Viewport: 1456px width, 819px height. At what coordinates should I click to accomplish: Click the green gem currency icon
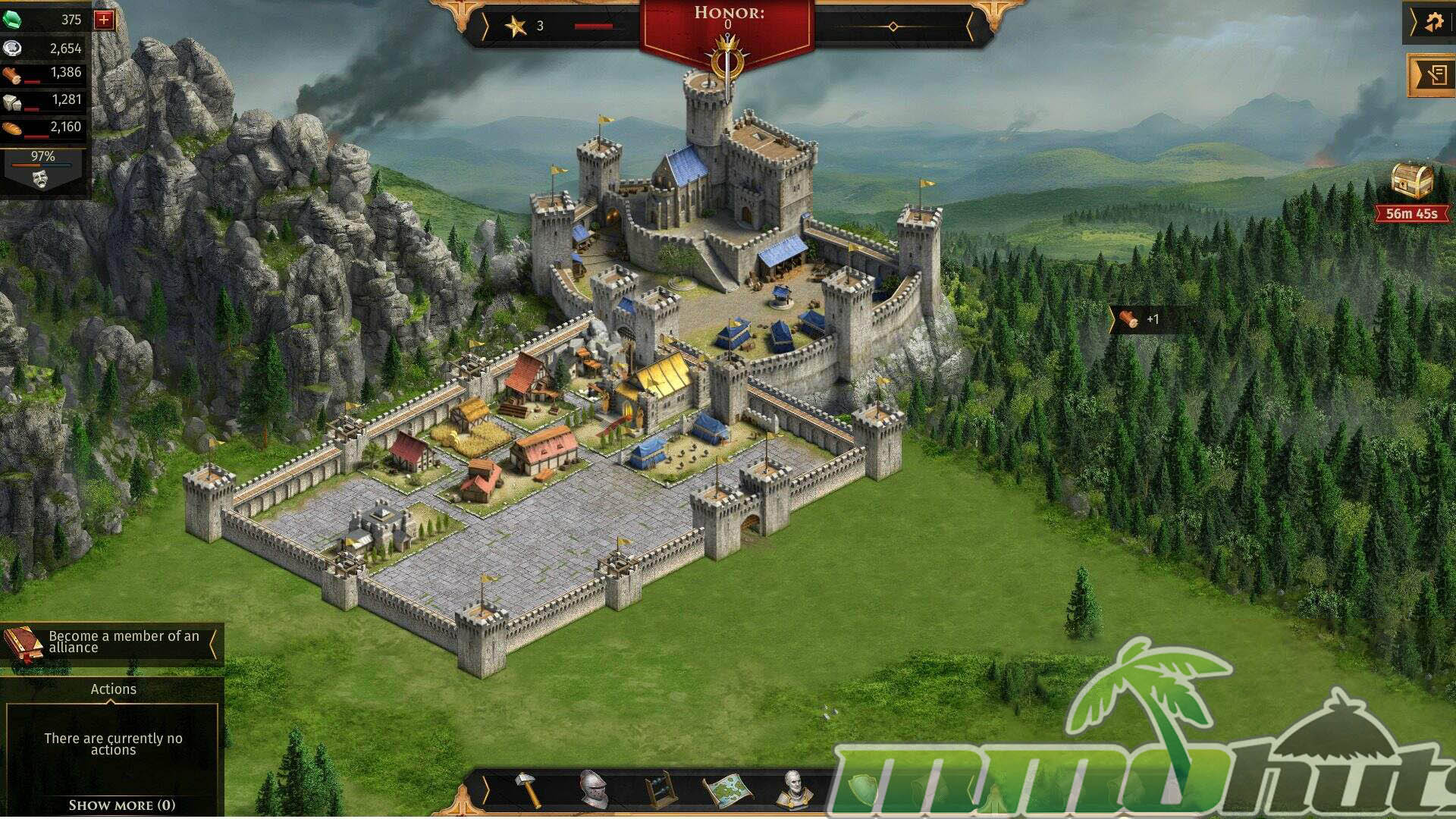coord(12,20)
